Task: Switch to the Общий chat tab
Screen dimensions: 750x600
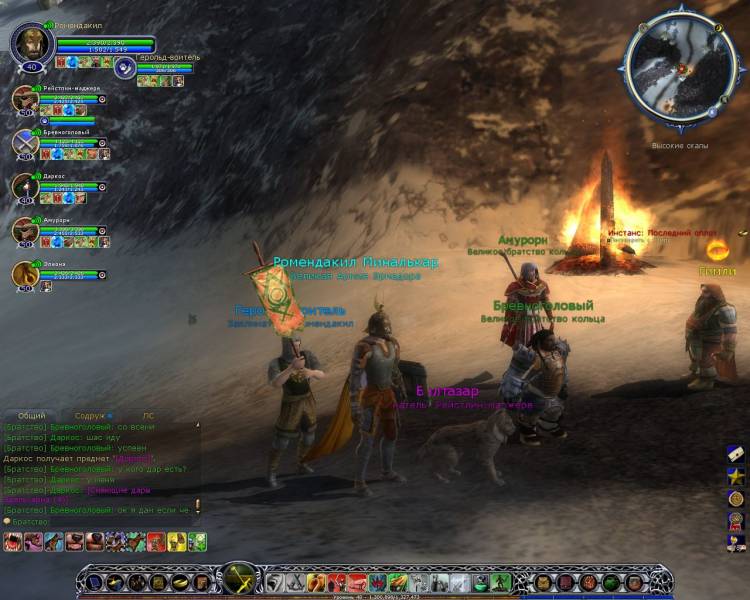Action: pyautogui.click(x=32, y=415)
